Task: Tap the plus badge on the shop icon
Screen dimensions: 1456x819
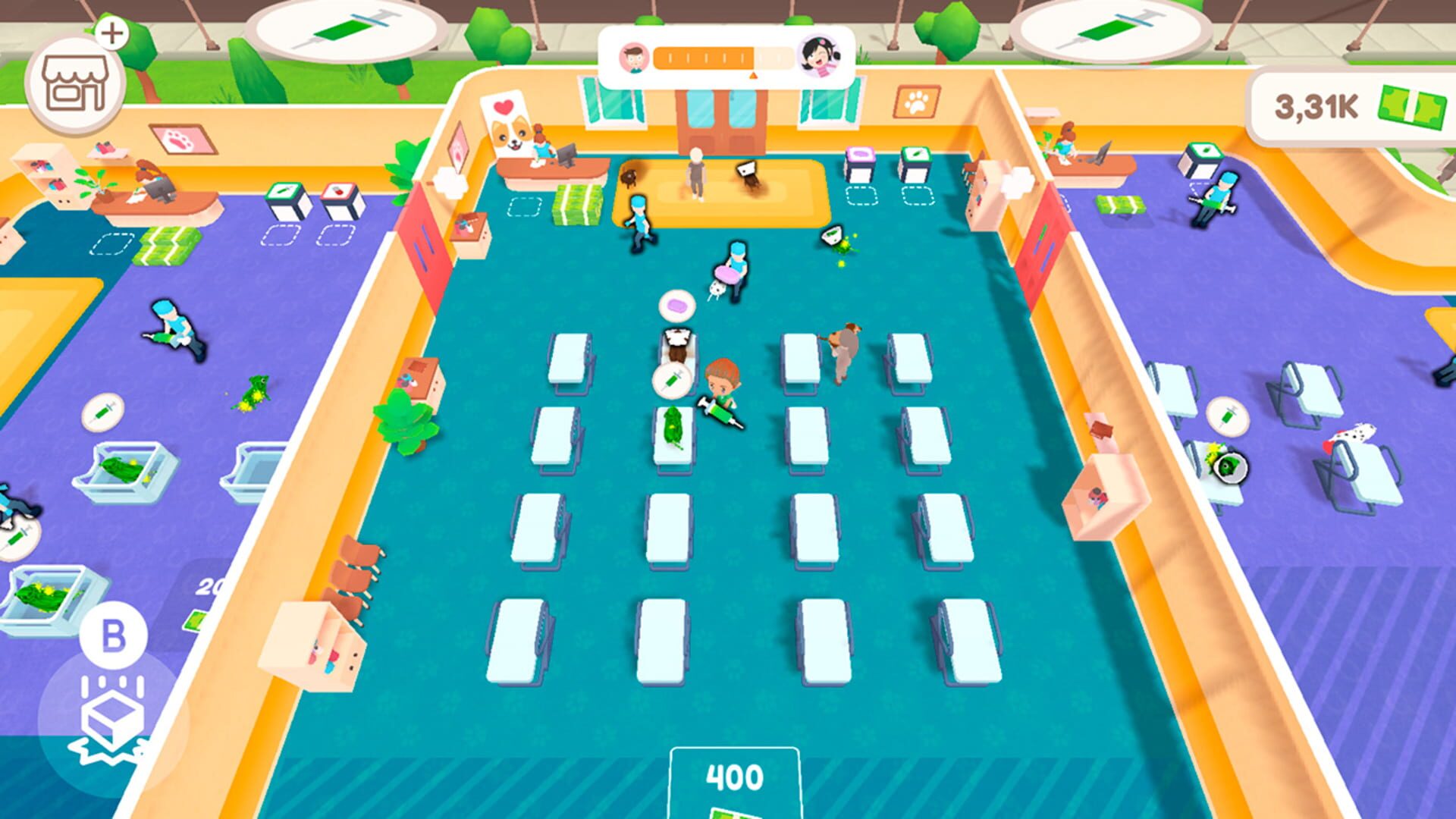Action: click(x=114, y=33)
